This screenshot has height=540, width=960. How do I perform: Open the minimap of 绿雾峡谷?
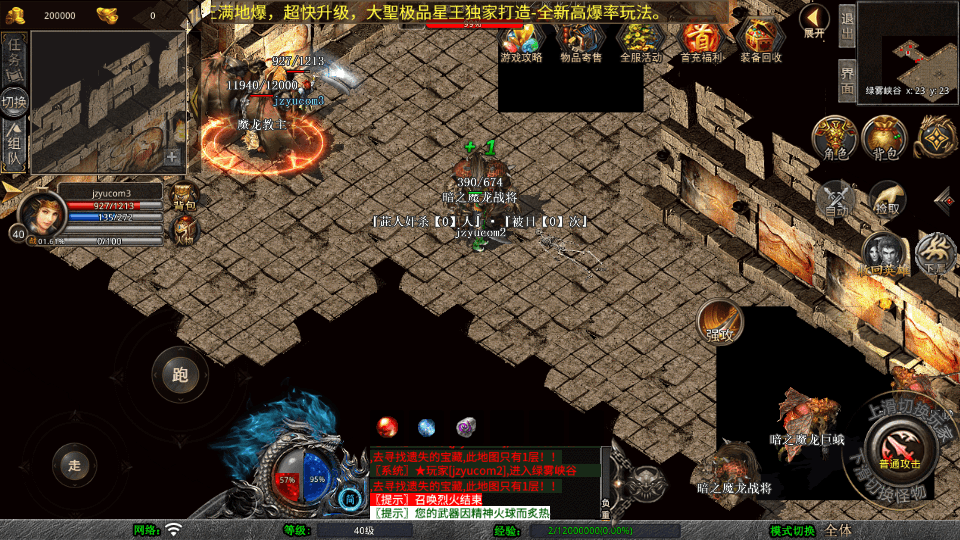tap(907, 48)
